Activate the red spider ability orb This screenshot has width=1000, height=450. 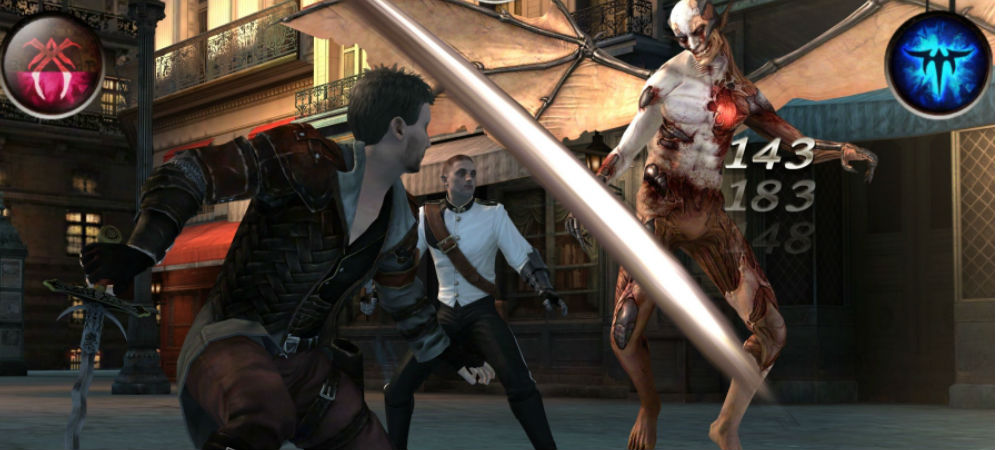[52, 63]
